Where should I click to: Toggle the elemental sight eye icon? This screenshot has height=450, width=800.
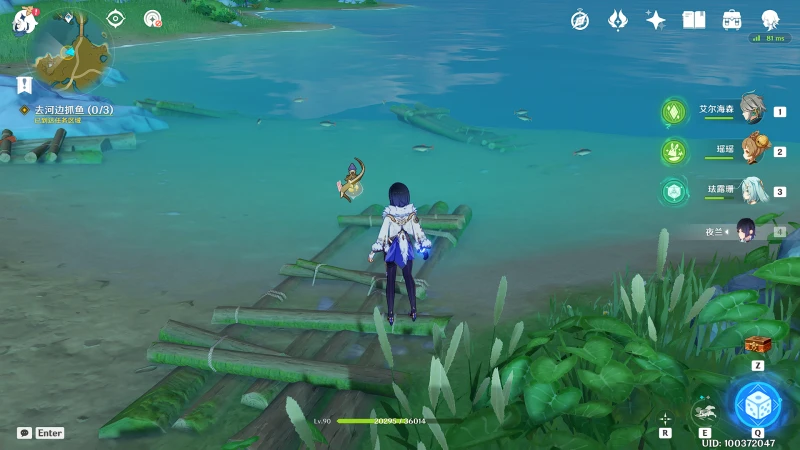pyautogui.click(x=116, y=18)
